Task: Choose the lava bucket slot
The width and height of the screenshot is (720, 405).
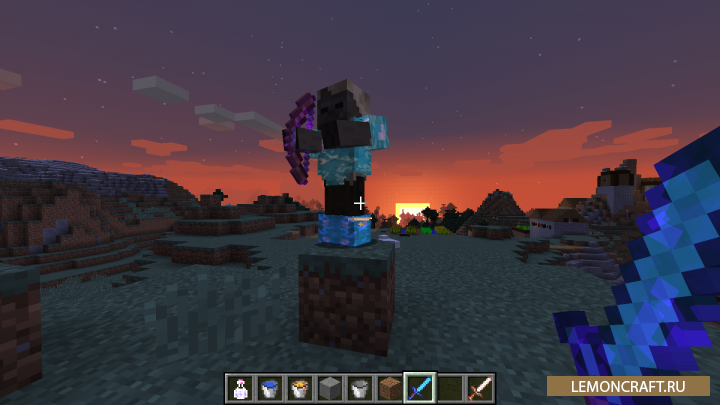Action: click(298, 387)
